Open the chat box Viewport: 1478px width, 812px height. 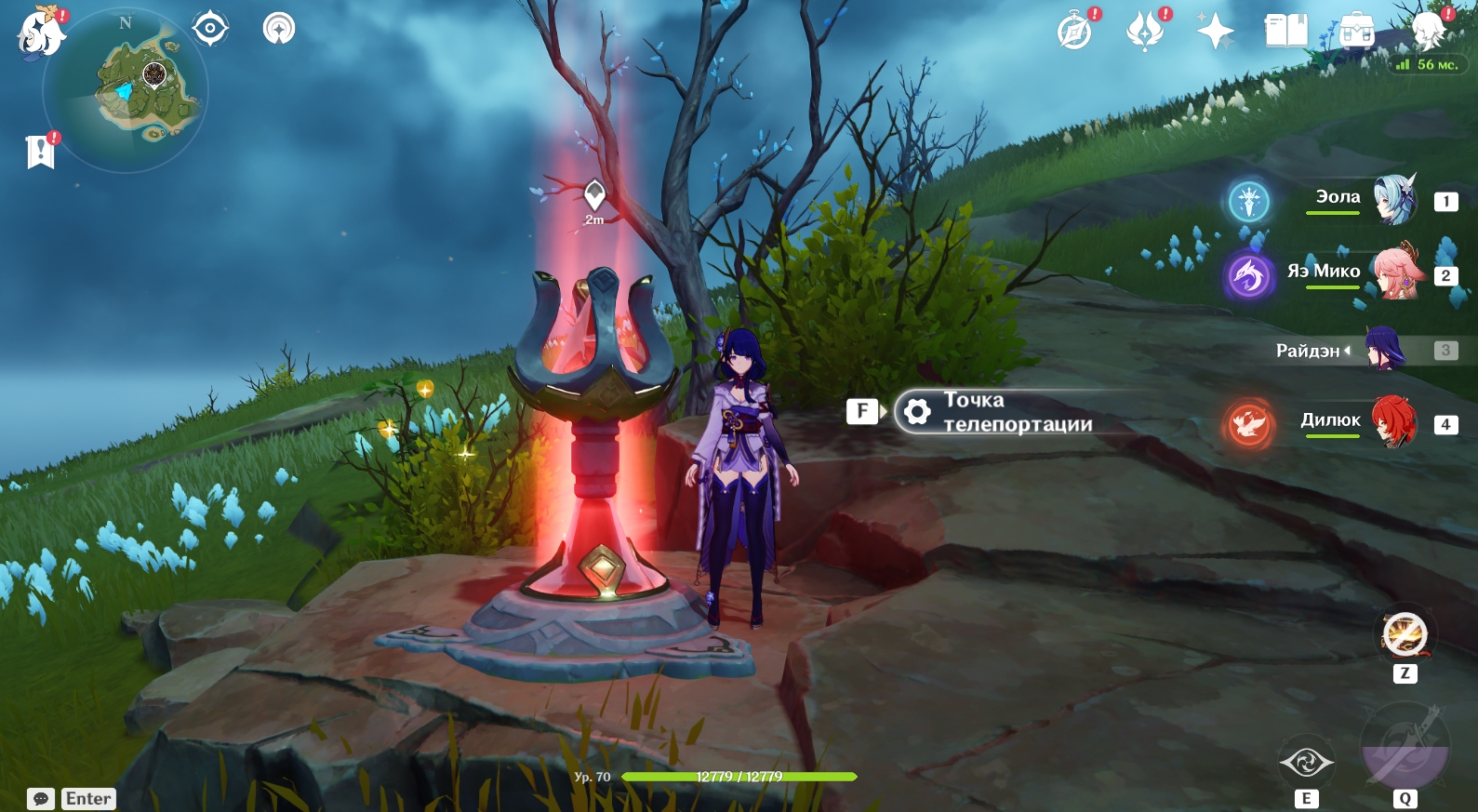pyautogui.click(x=41, y=799)
